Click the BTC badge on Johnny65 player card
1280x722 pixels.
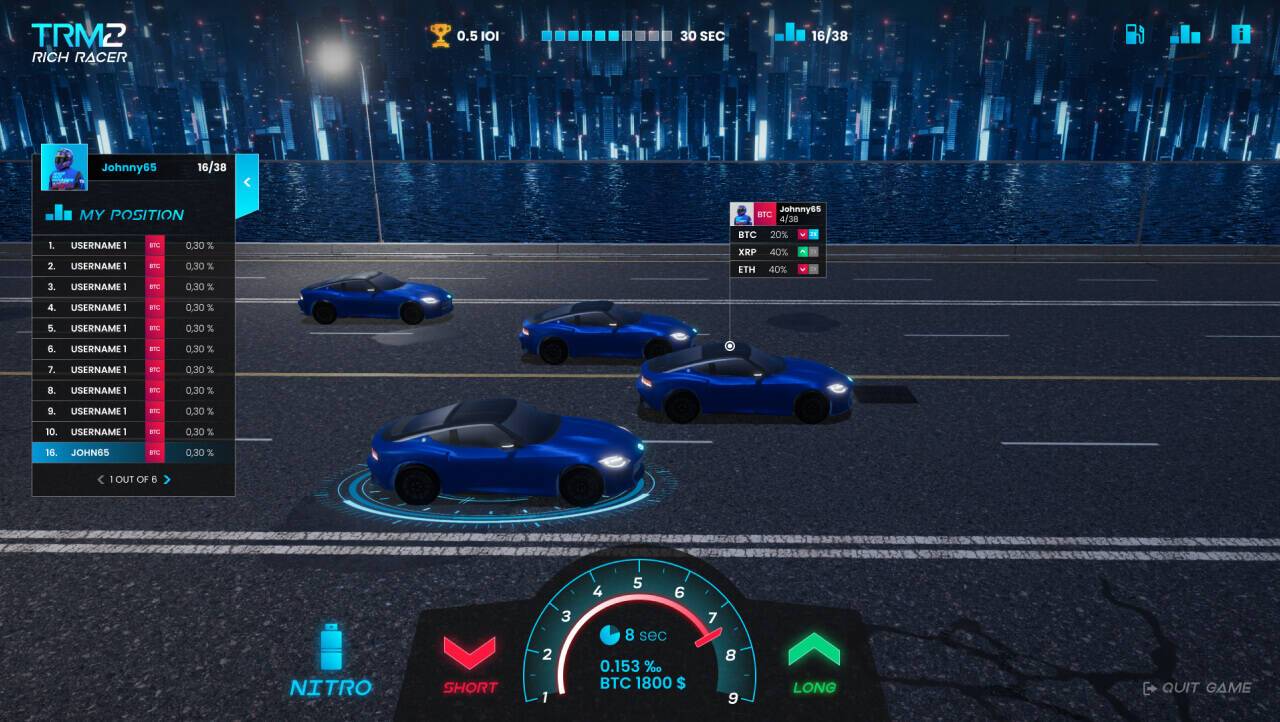click(x=766, y=213)
